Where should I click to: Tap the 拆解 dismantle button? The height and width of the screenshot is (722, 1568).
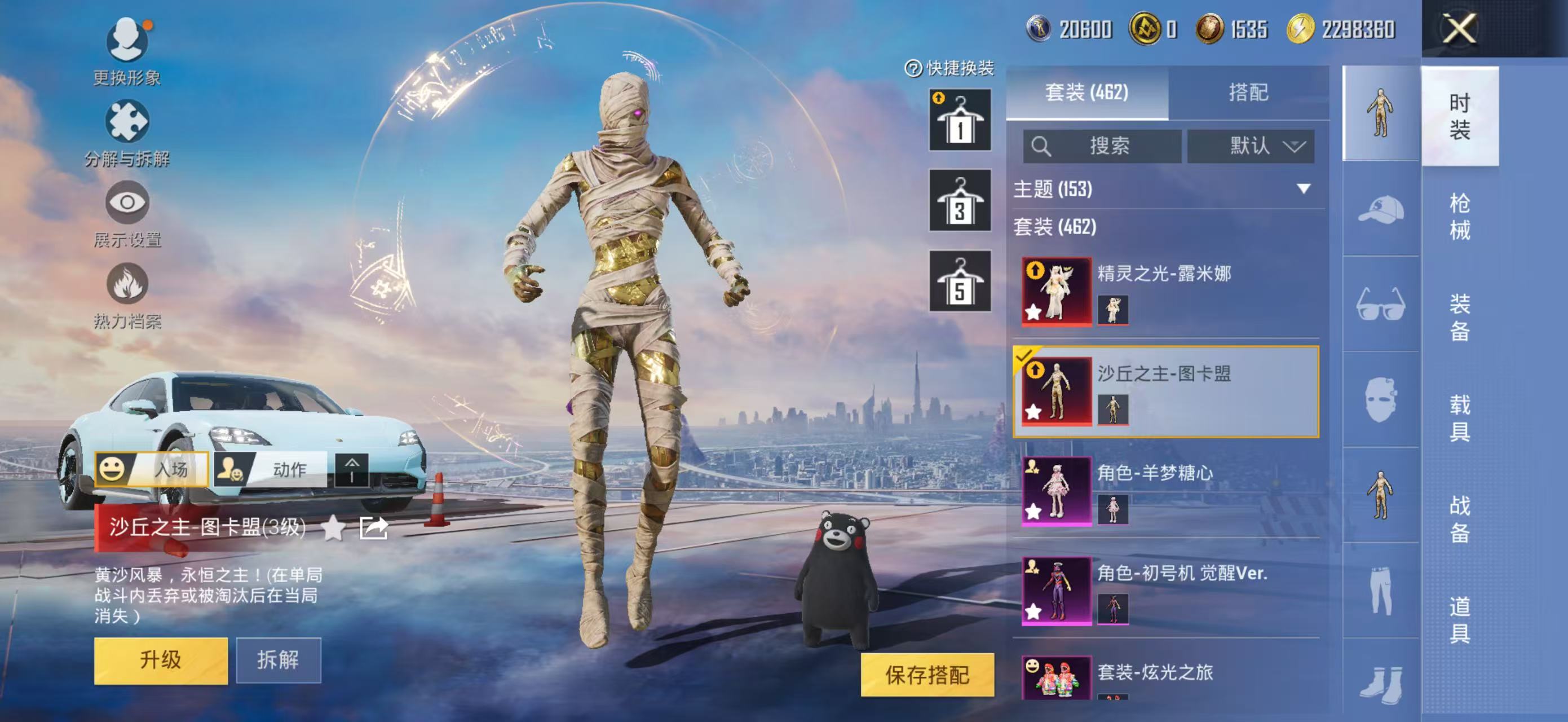[x=278, y=661]
